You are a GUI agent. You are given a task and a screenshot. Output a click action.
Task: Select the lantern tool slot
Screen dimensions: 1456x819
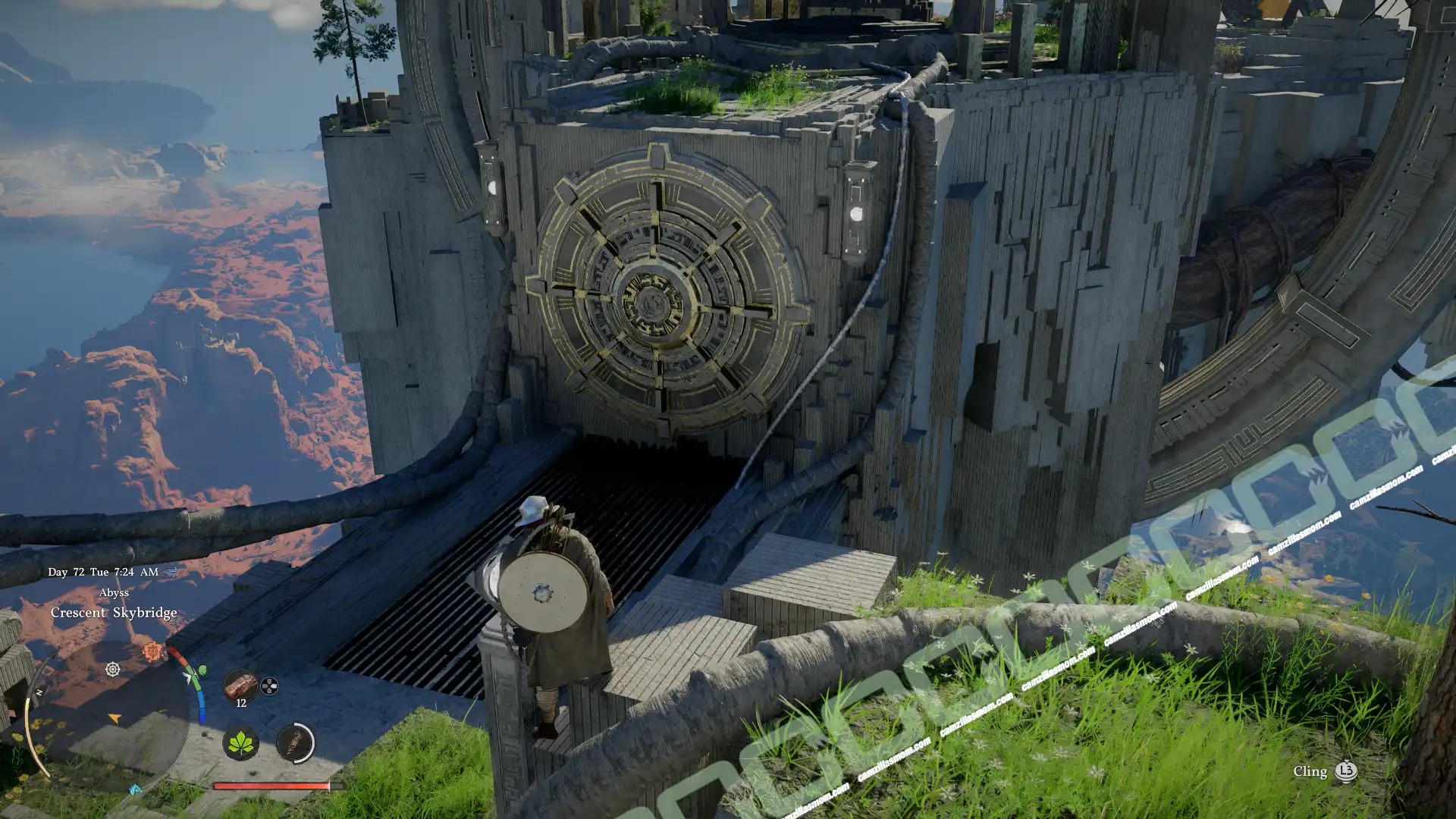click(x=295, y=742)
